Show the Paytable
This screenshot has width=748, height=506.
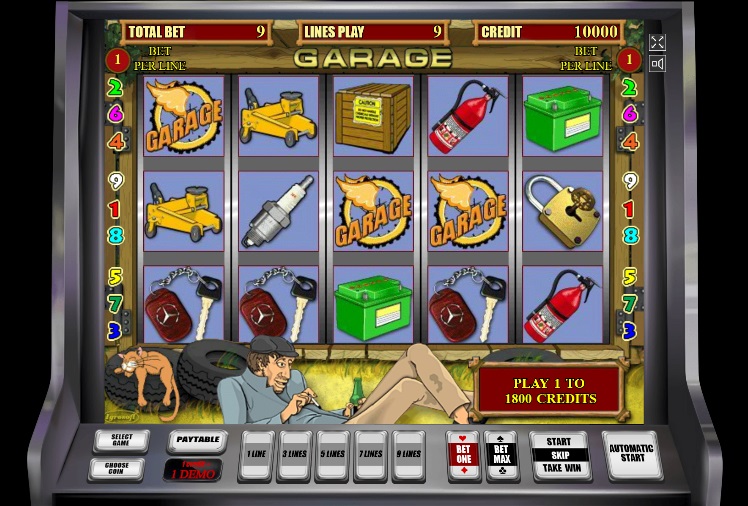click(x=195, y=440)
